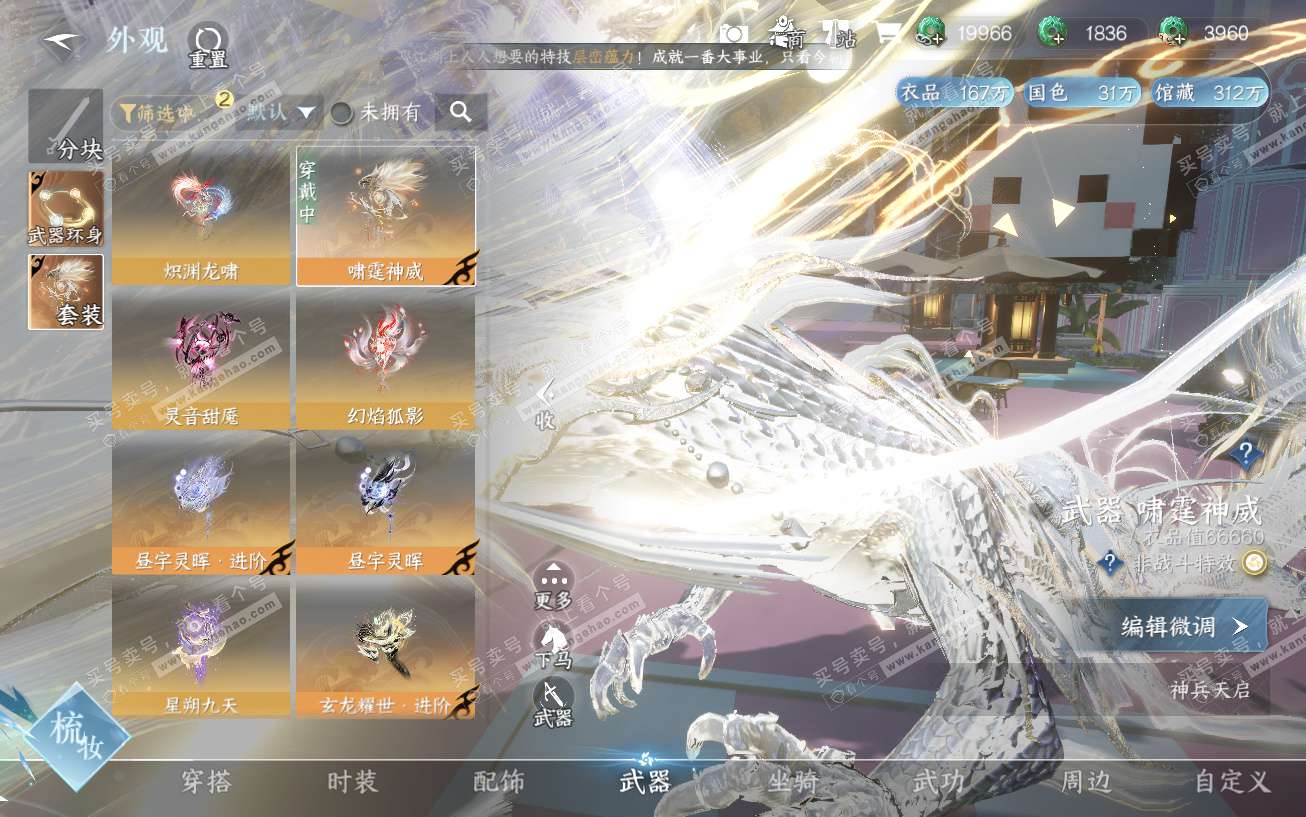Switch to the 坐骑 mount tab

[792, 782]
